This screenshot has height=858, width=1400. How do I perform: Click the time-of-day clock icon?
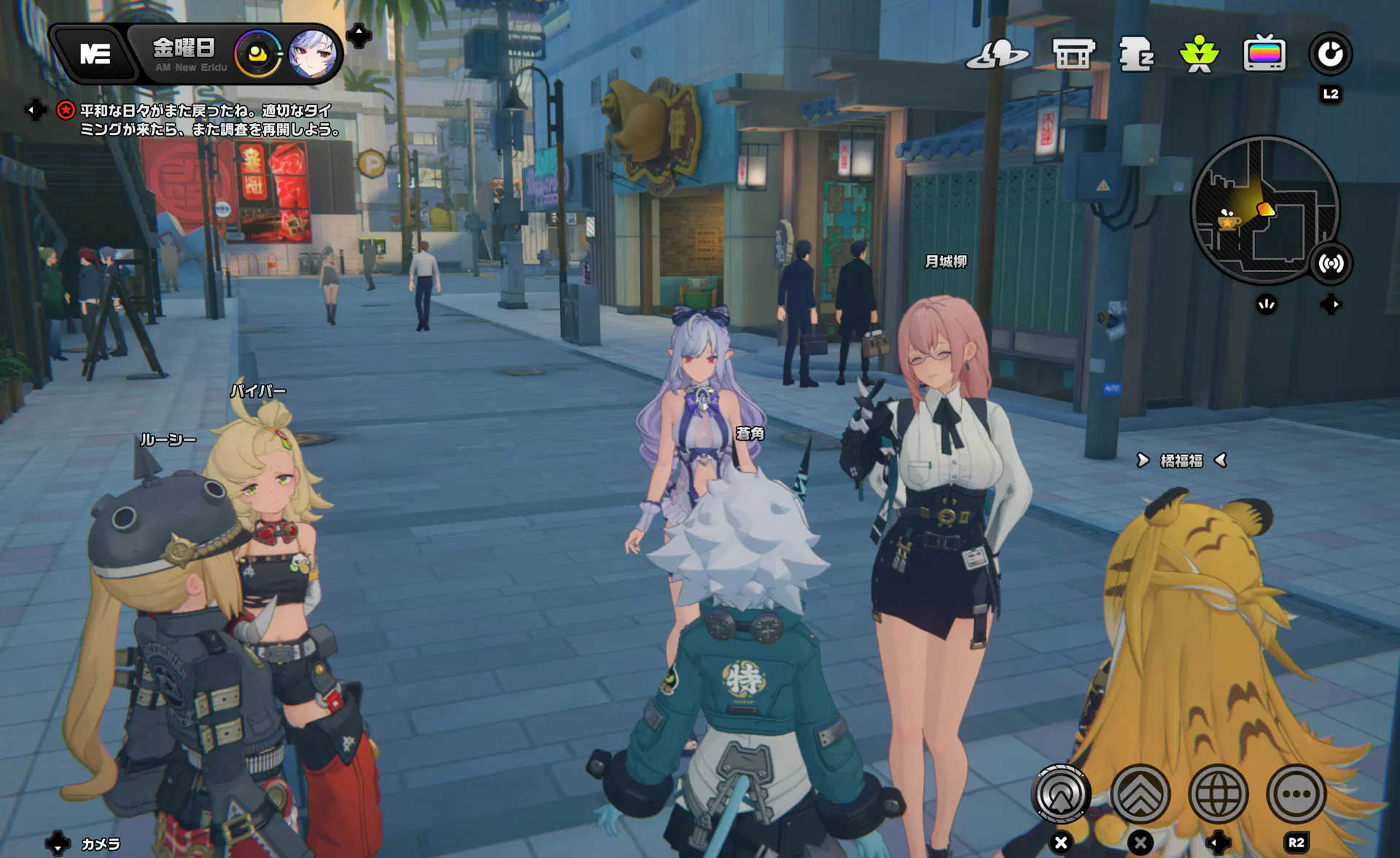(x=257, y=54)
